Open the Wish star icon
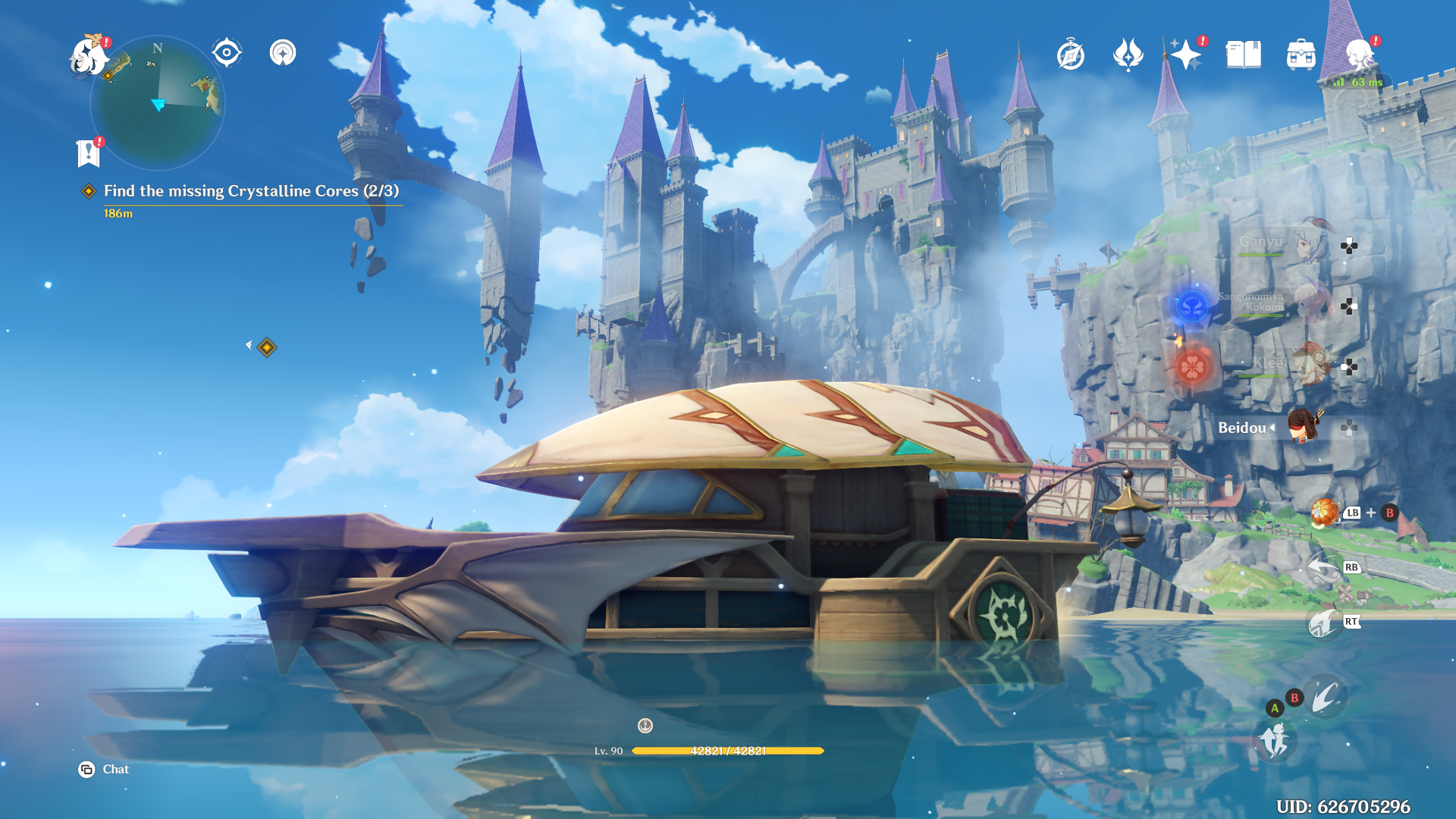 point(1185,55)
